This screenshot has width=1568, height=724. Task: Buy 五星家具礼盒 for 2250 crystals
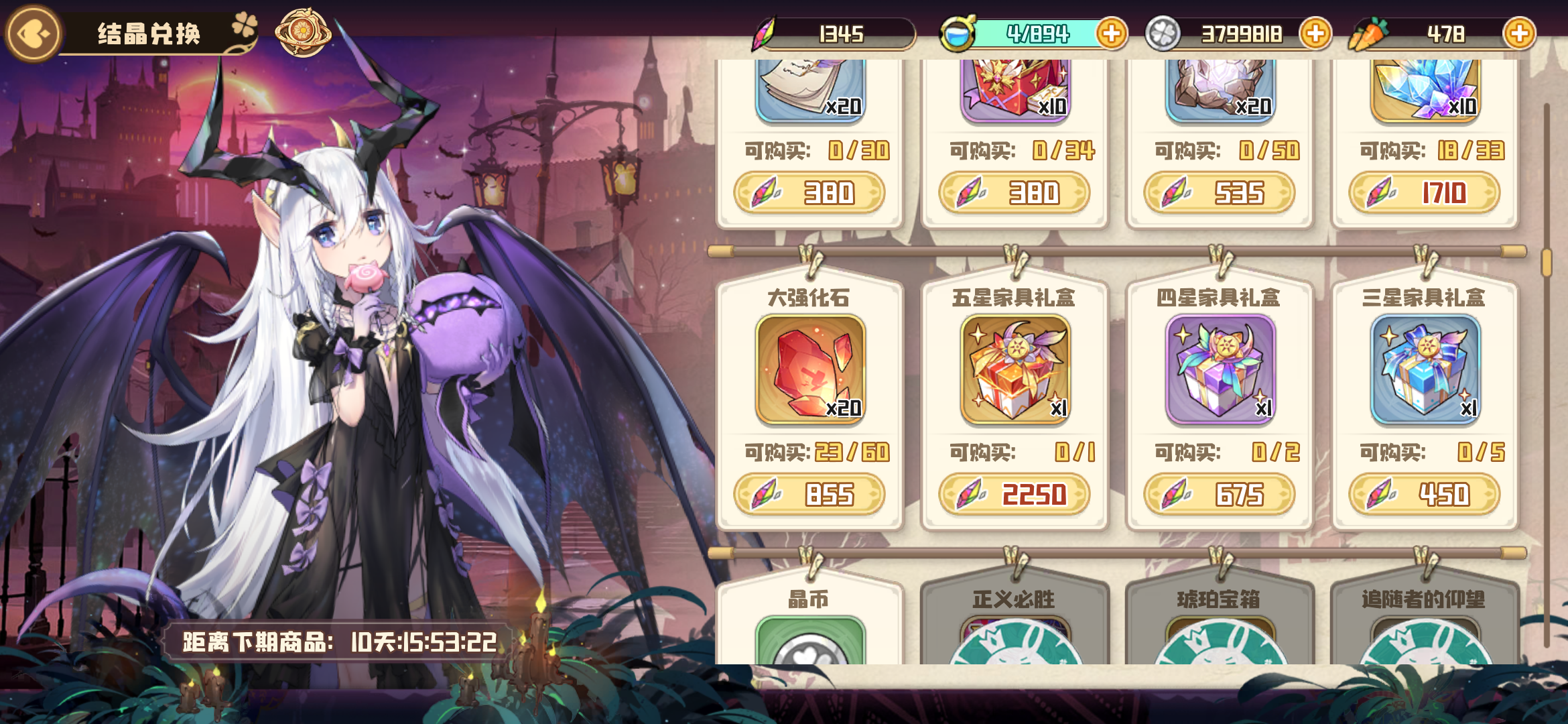pyautogui.click(x=1015, y=495)
